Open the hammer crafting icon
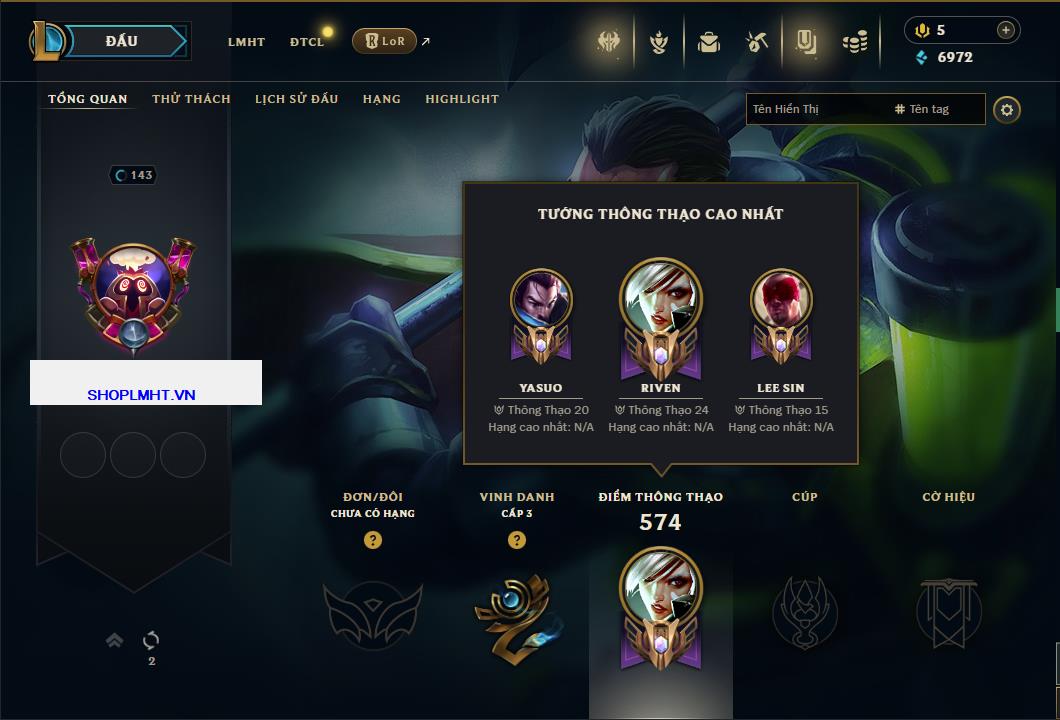Viewport: 1060px width, 720px height. [x=756, y=42]
